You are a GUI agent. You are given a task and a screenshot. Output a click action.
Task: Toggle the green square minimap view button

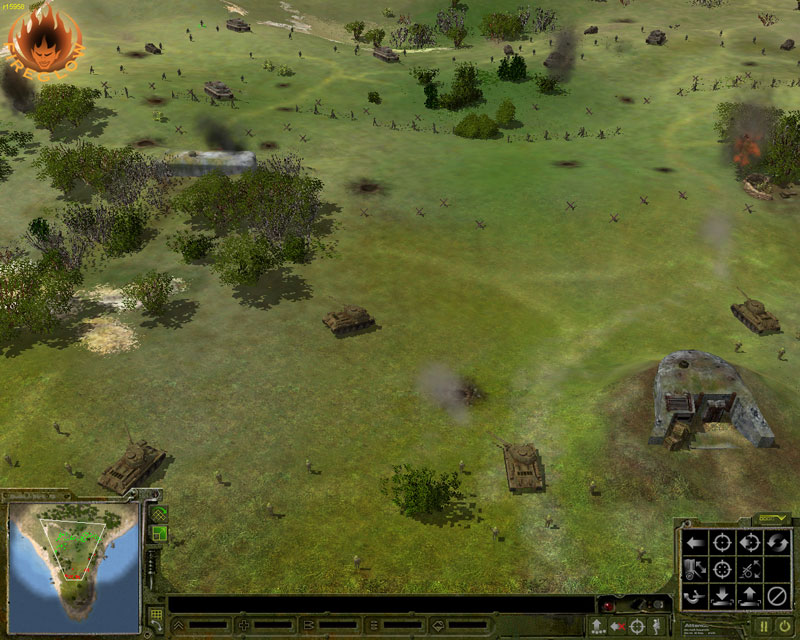[x=158, y=534]
